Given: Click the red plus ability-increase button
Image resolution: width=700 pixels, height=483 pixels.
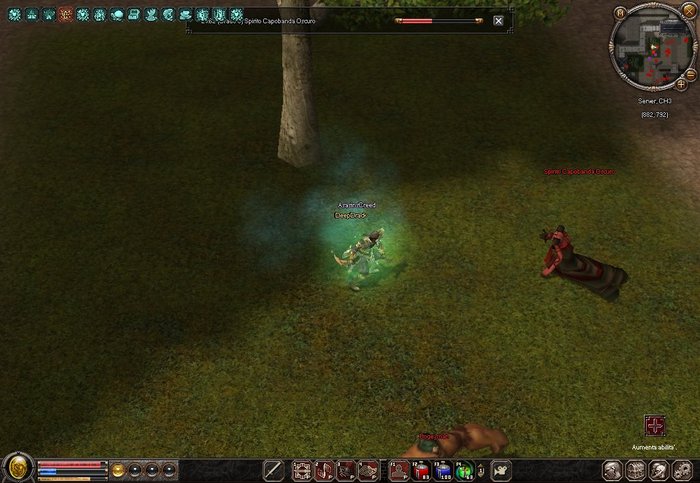Looking at the screenshot, I should pyautogui.click(x=654, y=425).
